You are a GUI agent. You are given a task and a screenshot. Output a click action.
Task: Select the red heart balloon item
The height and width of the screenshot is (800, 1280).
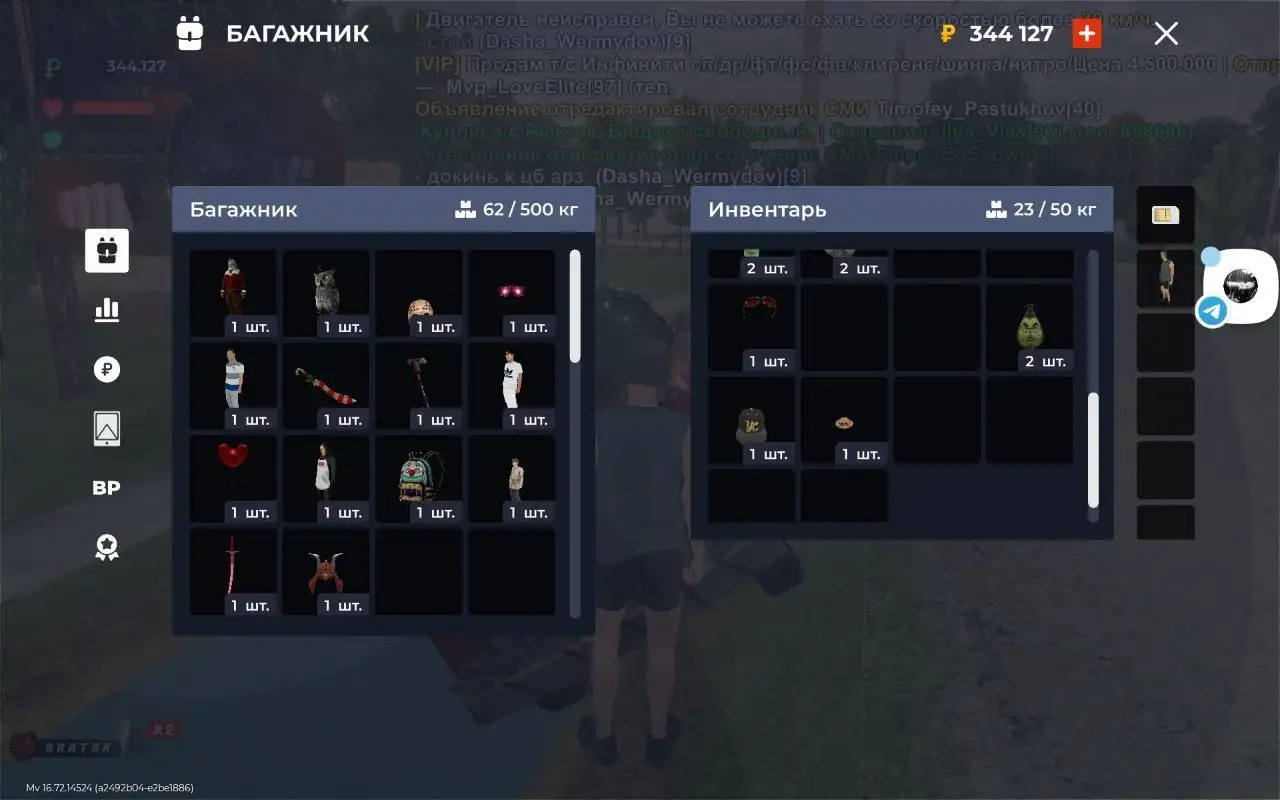pos(233,478)
